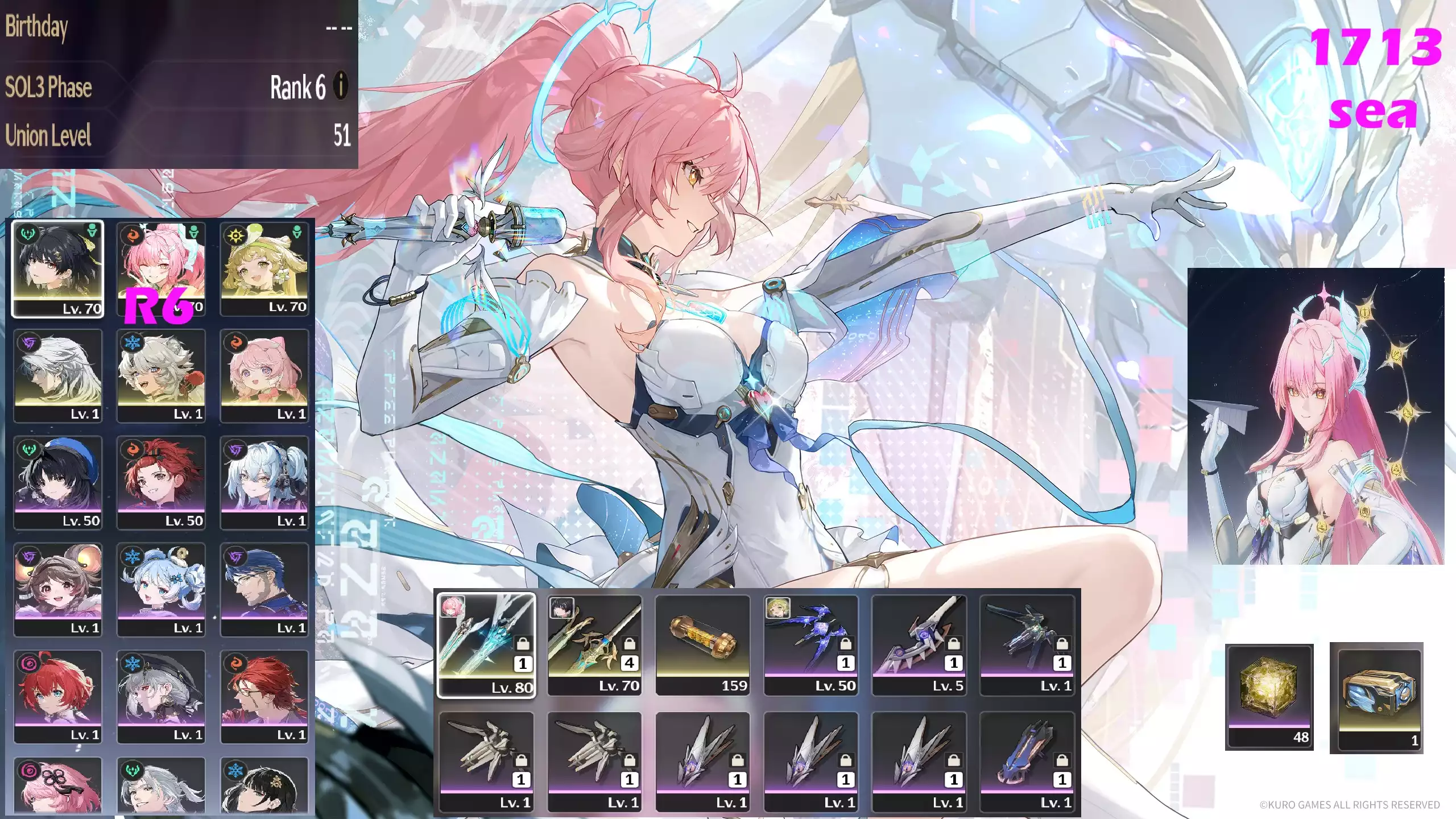View the pink-haired character card artwork
Screen dimensions: 1456x819
click(1316, 416)
